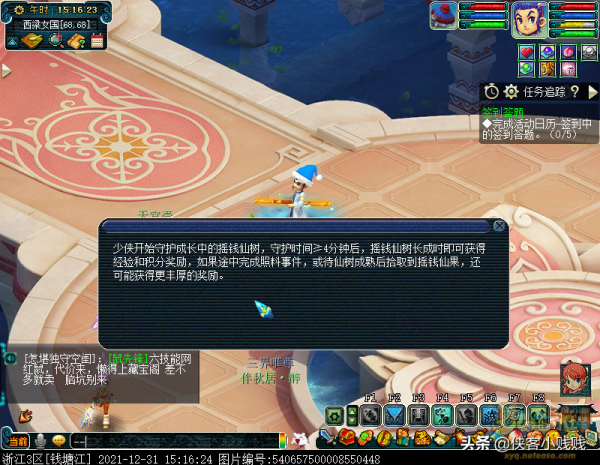
Task: Open the 签到答题 quest entry
Action: tap(502, 112)
